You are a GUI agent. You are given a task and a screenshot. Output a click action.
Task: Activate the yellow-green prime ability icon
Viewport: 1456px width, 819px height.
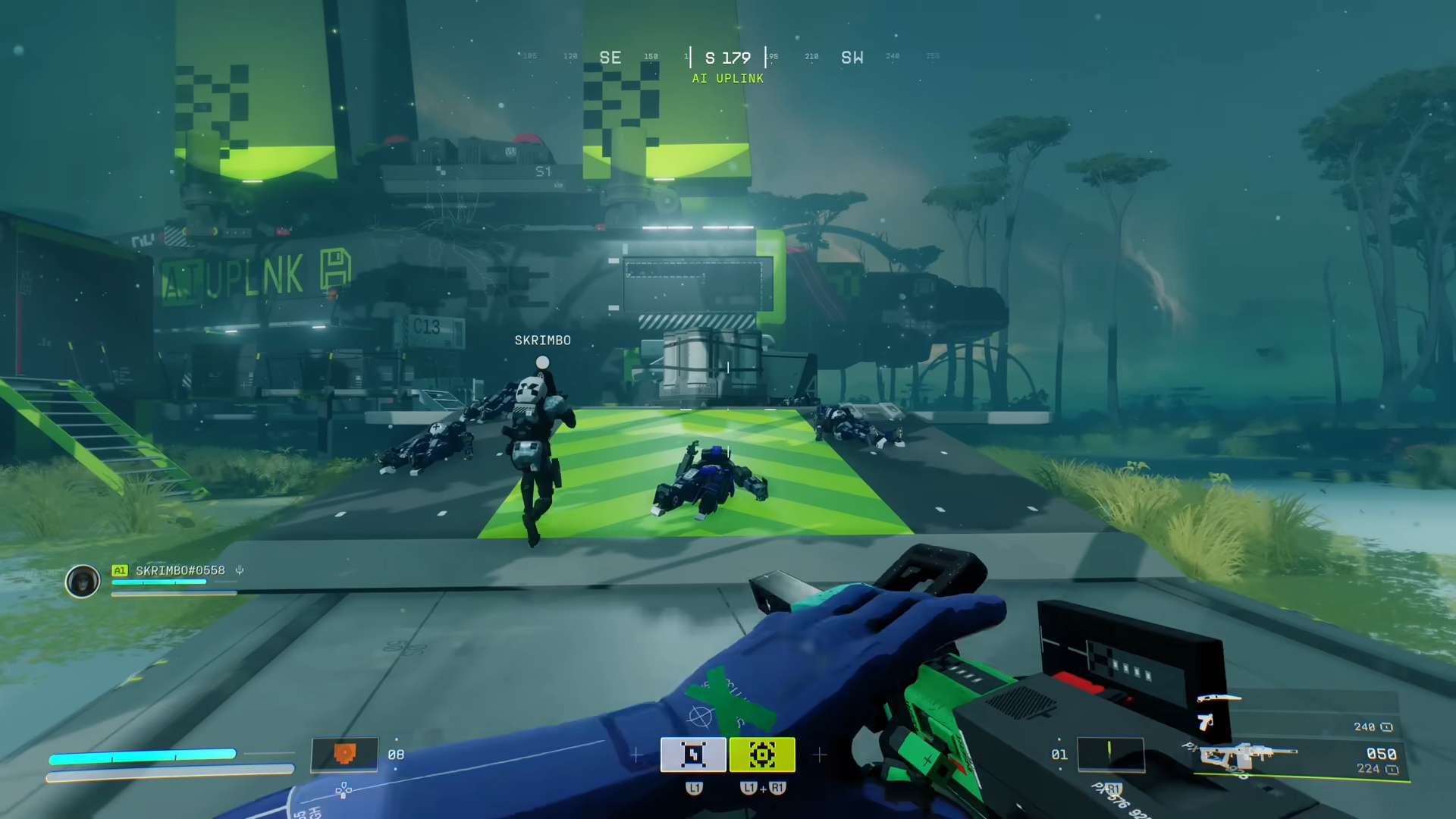(762, 755)
